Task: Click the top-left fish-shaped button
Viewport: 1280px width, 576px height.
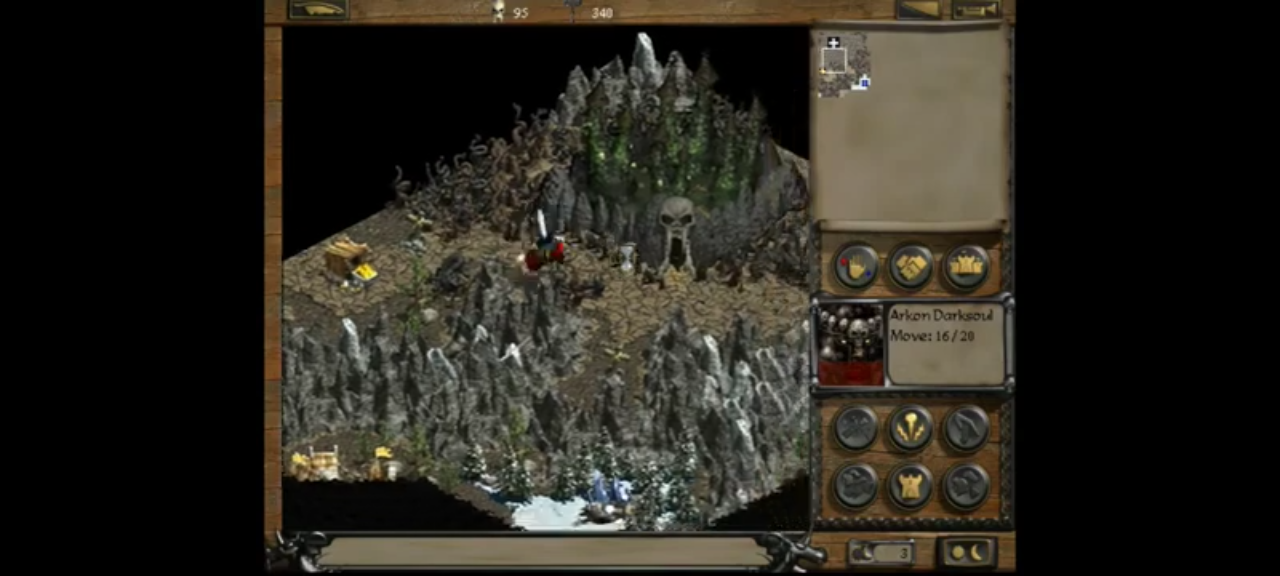Action: pyautogui.click(x=318, y=10)
